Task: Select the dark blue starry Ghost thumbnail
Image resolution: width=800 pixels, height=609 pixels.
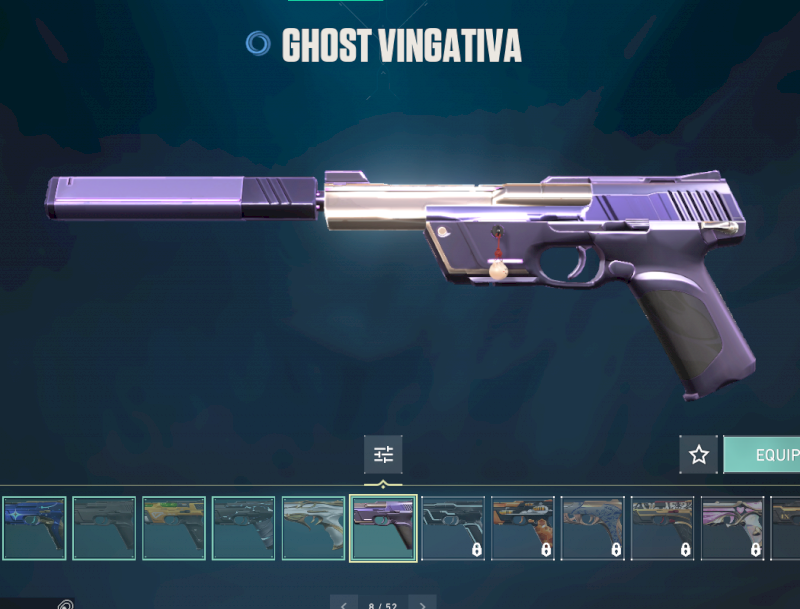Action: (34, 528)
